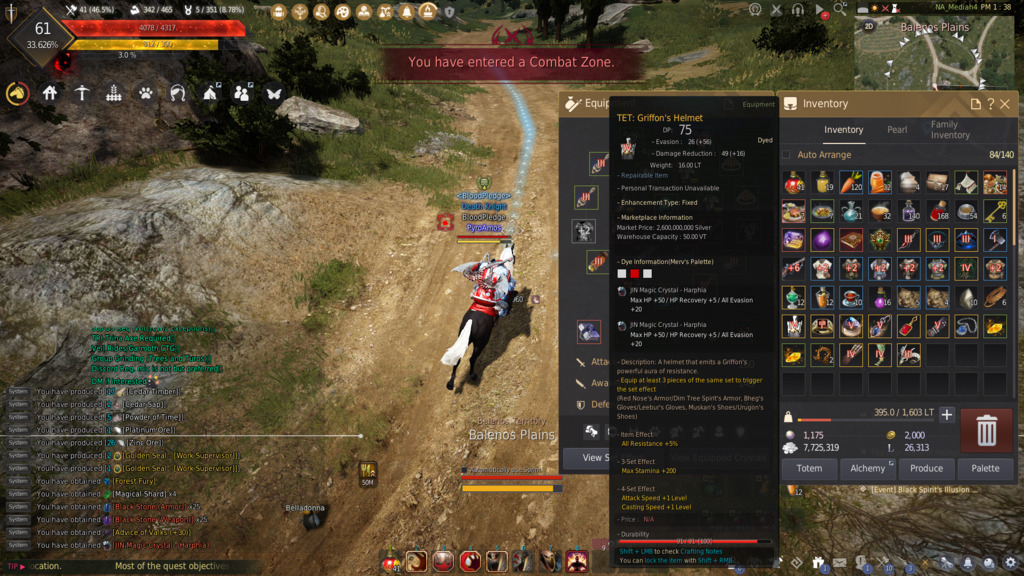The height and width of the screenshot is (576, 1024).
Task: Open the dye Palette
Action: point(985,468)
